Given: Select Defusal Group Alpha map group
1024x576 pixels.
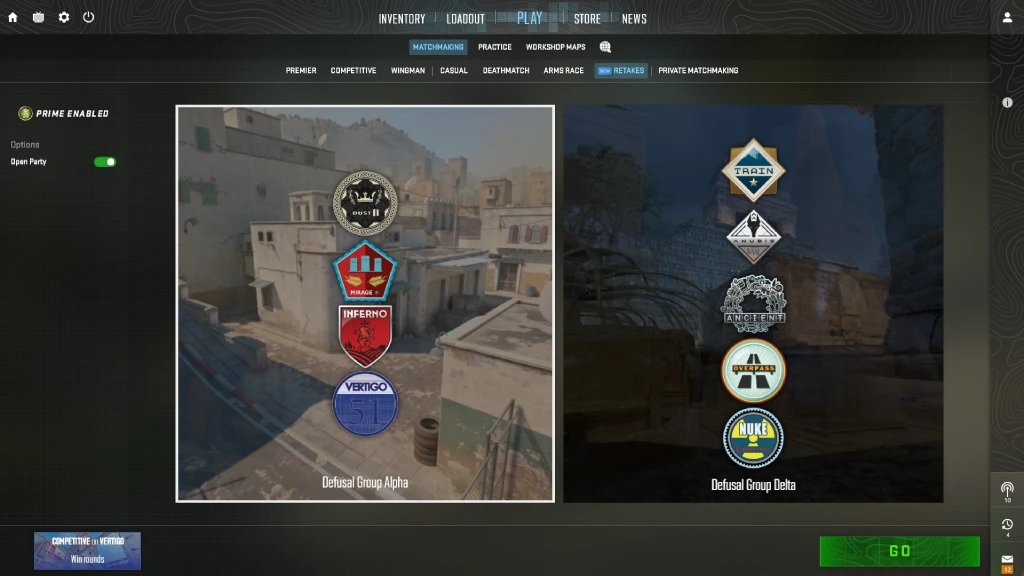Looking at the screenshot, I should [365, 303].
